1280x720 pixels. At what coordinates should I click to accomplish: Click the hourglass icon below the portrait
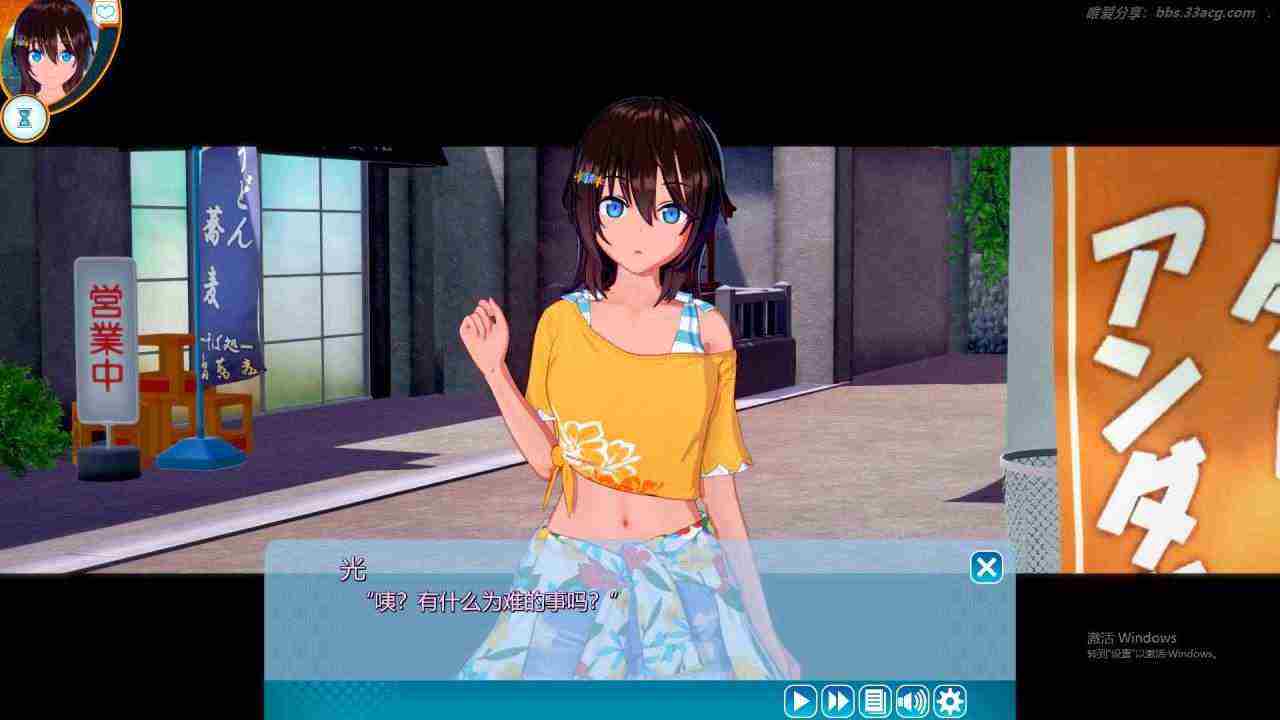[x=25, y=118]
